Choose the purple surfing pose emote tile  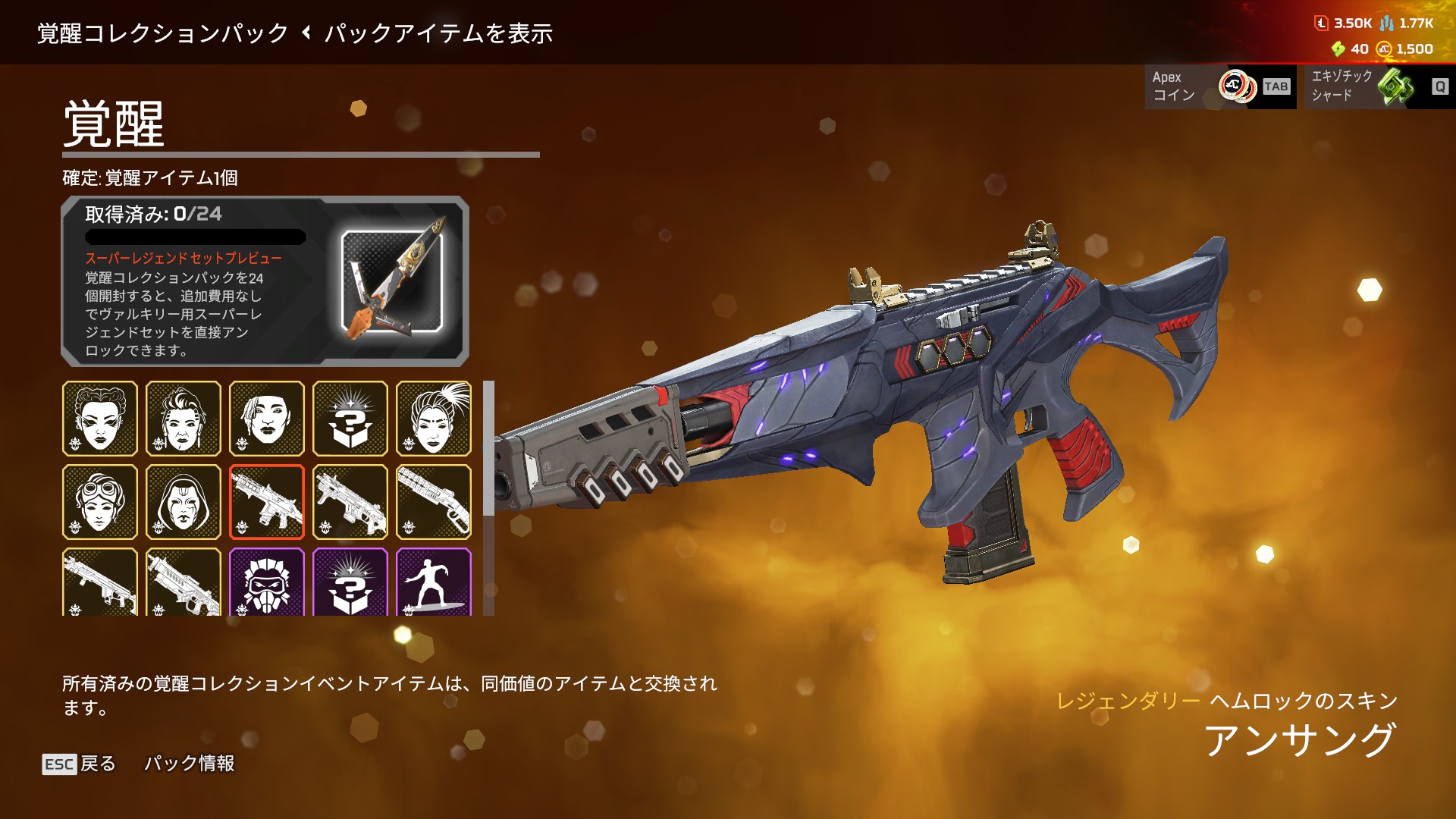434,582
